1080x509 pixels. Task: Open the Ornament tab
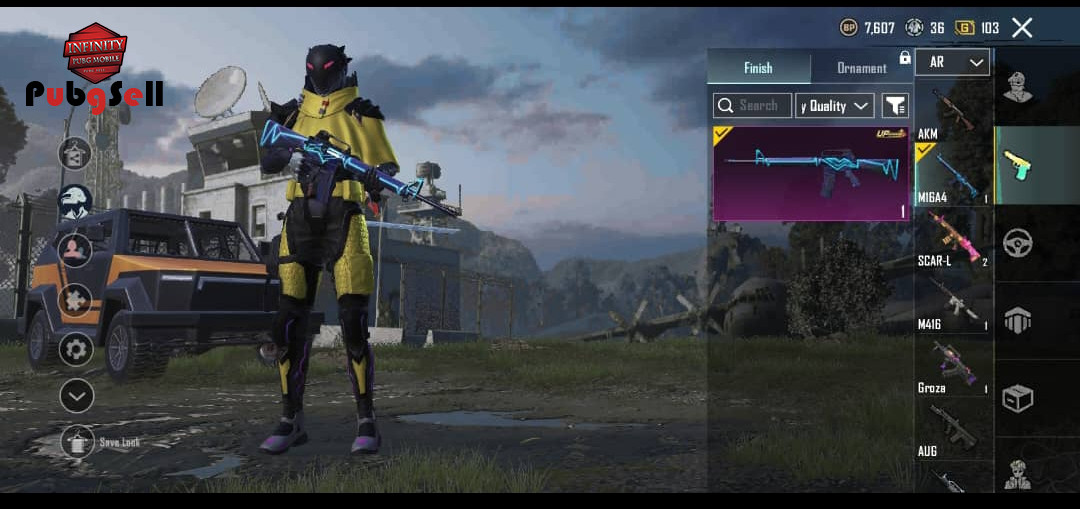(861, 68)
